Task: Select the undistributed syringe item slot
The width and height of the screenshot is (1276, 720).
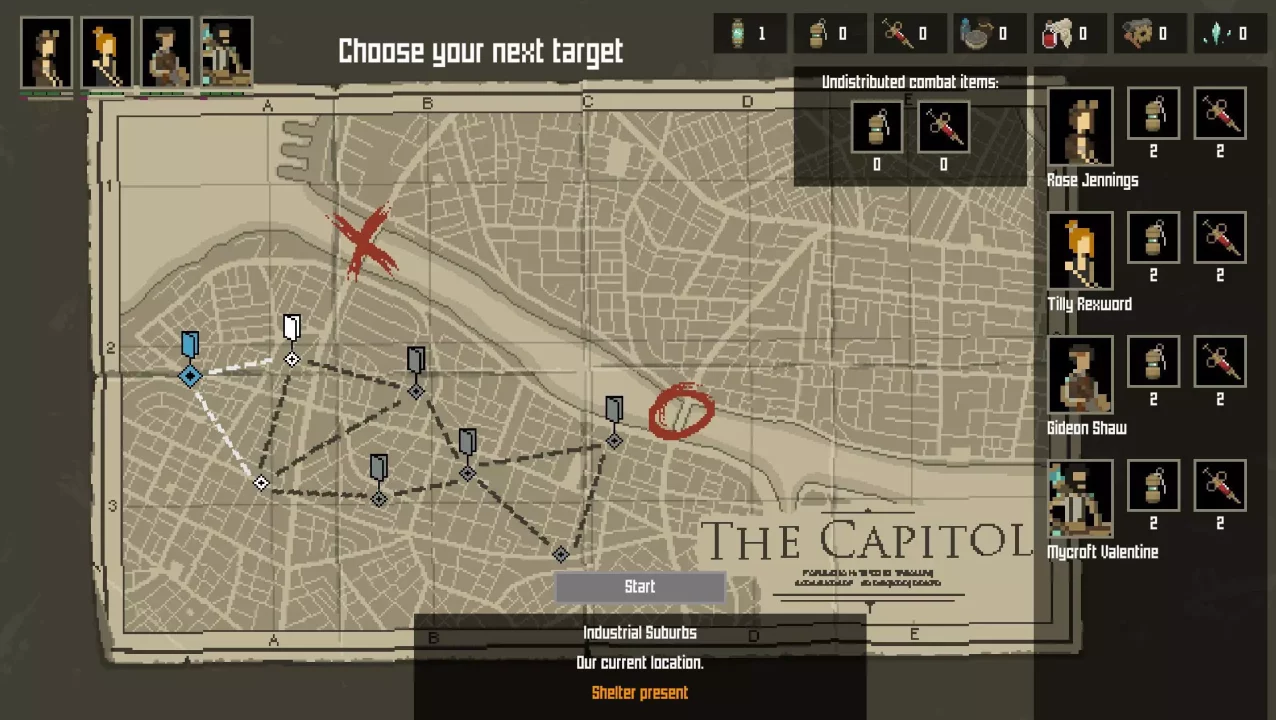Action: (x=943, y=127)
